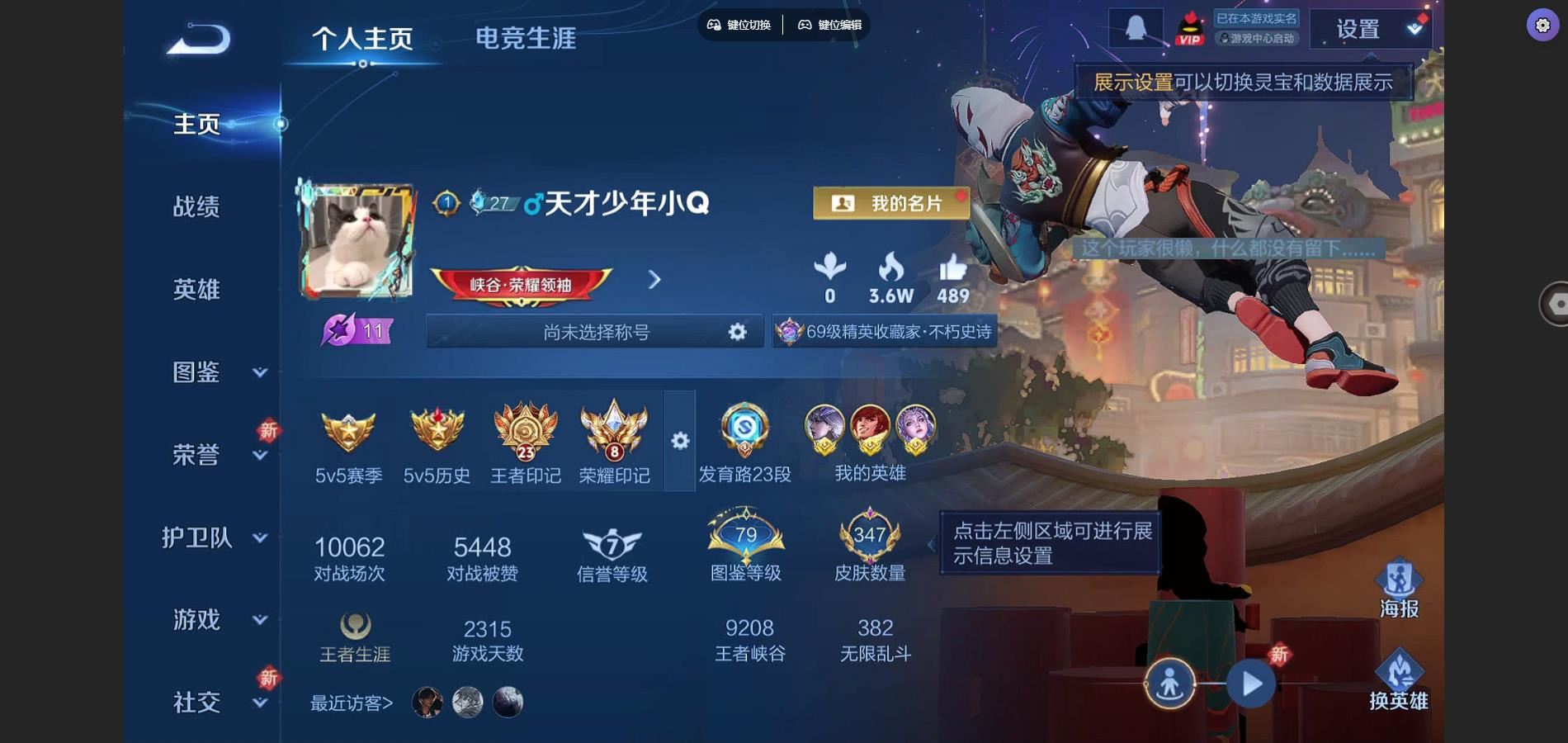Screen dimensions: 1568x743
Task: Open 峡谷·荣耀领袖 details arrow
Action: 654,280
